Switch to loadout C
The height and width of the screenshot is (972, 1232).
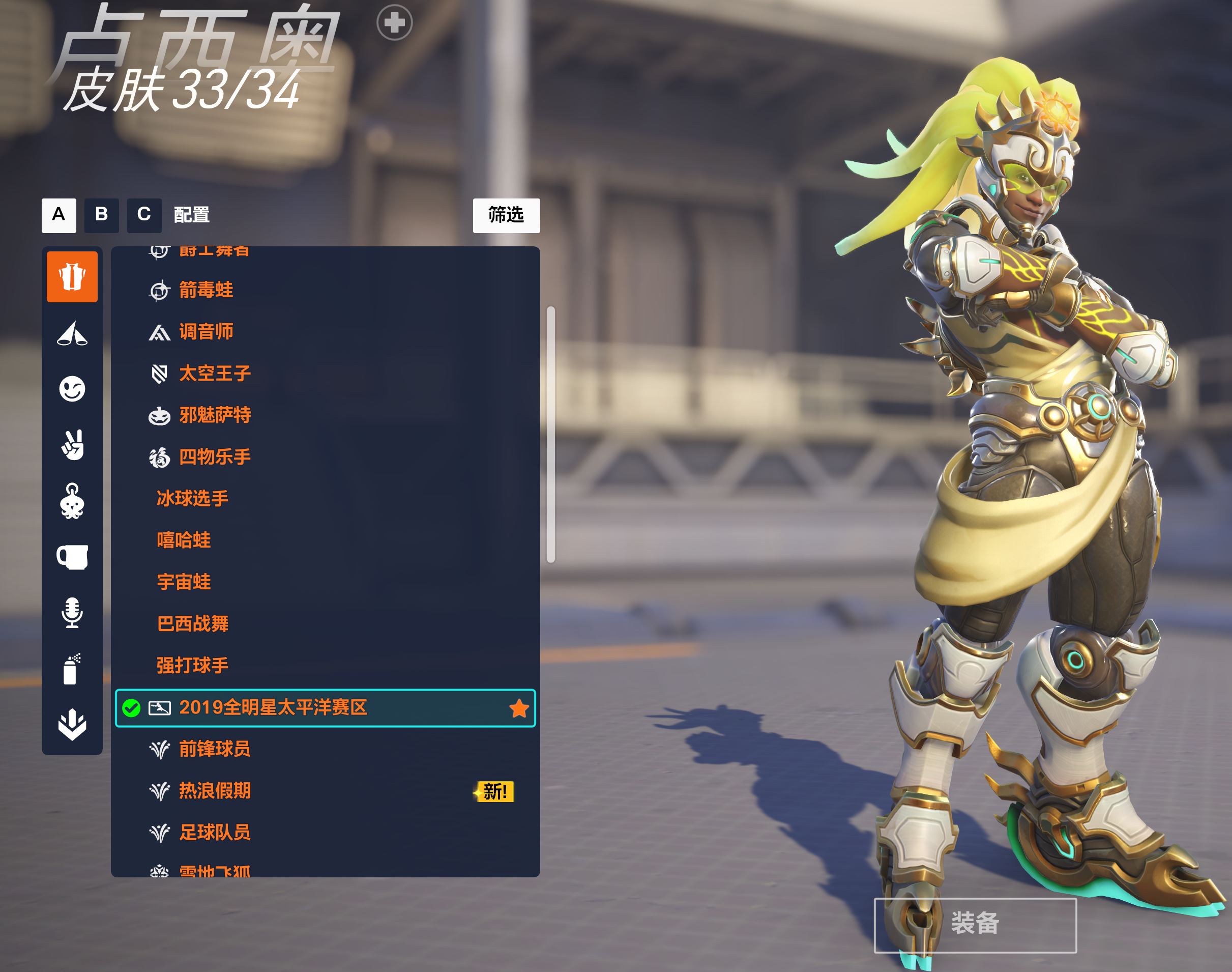[144, 215]
